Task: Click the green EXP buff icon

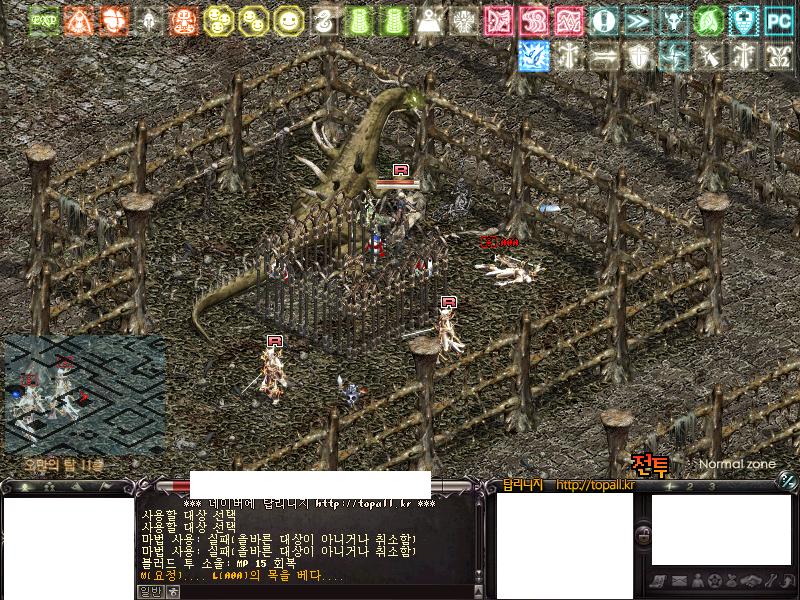Action: 44,20
